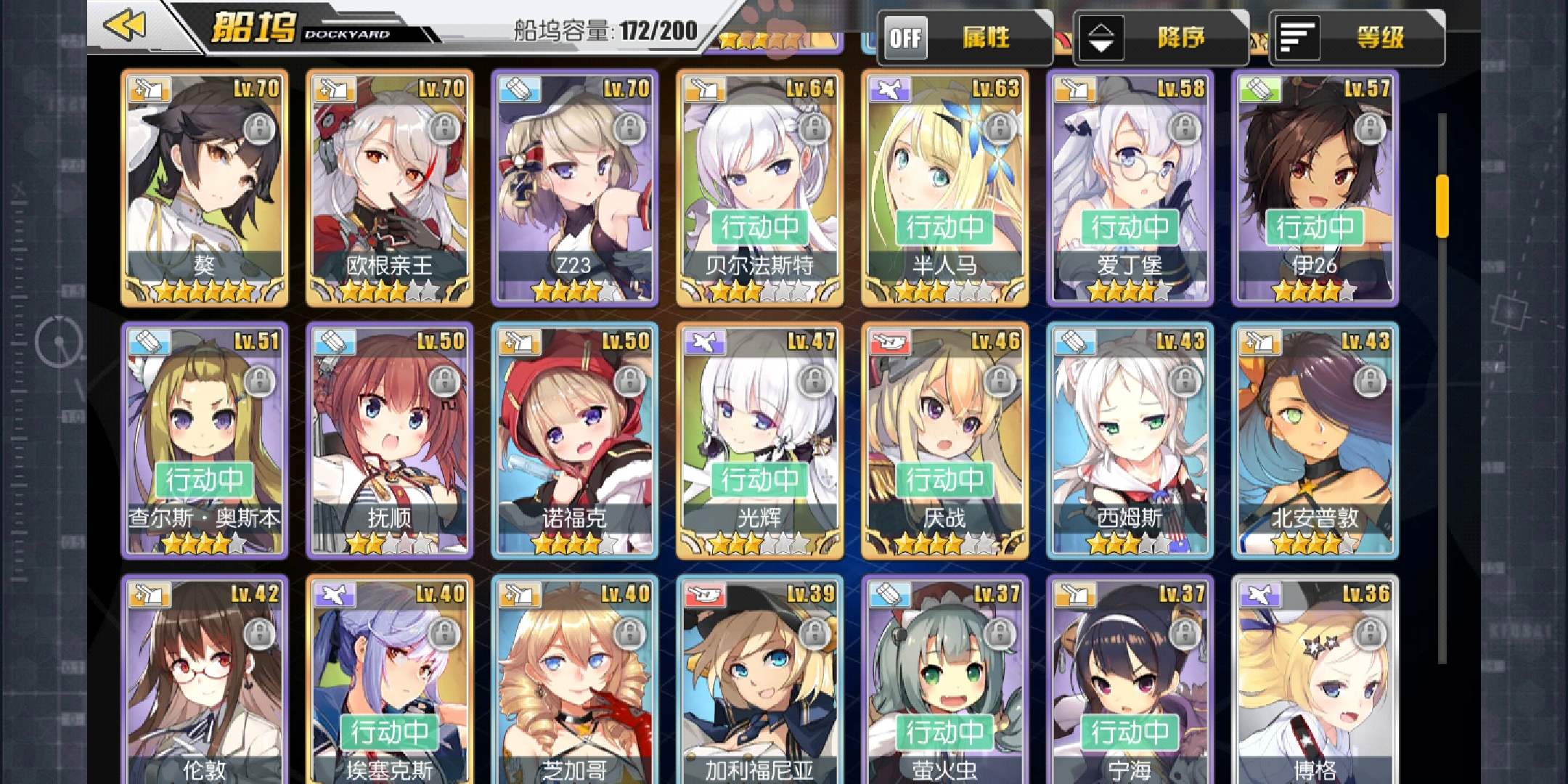Select the 葵 ship card
The image size is (1568, 784).
pos(205,187)
